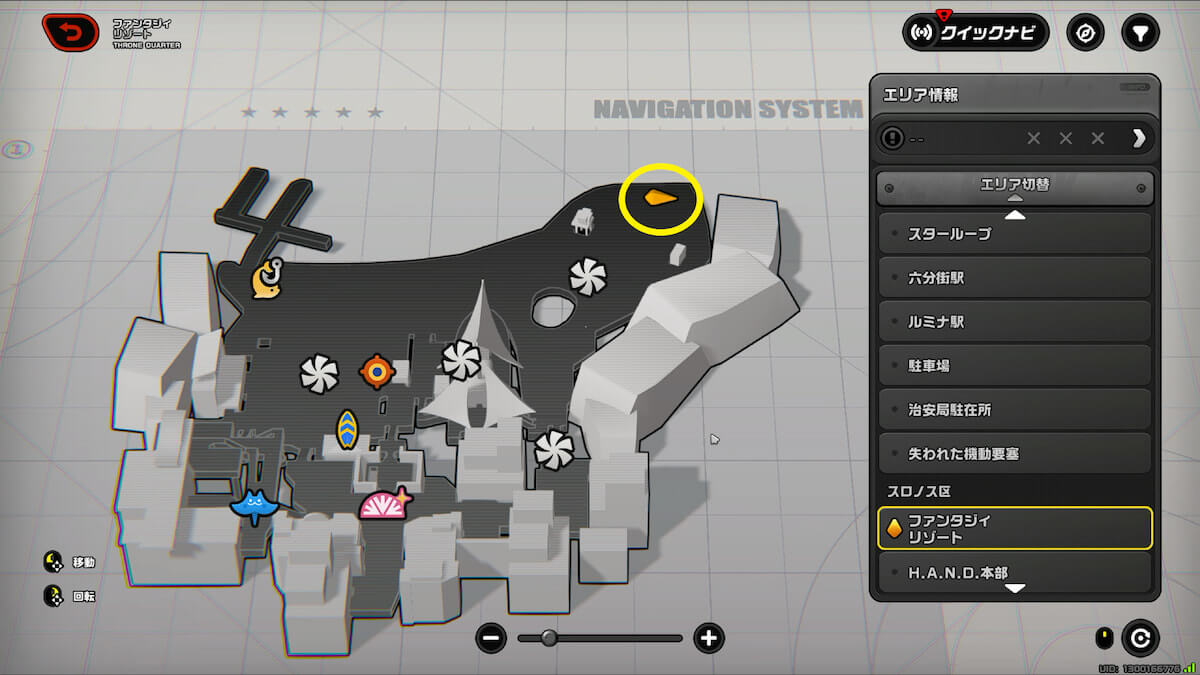Viewport: 1200px width, 675px height.
Task: Click the compass icon button
Action: pyautogui.click(x=1085, y=33)
